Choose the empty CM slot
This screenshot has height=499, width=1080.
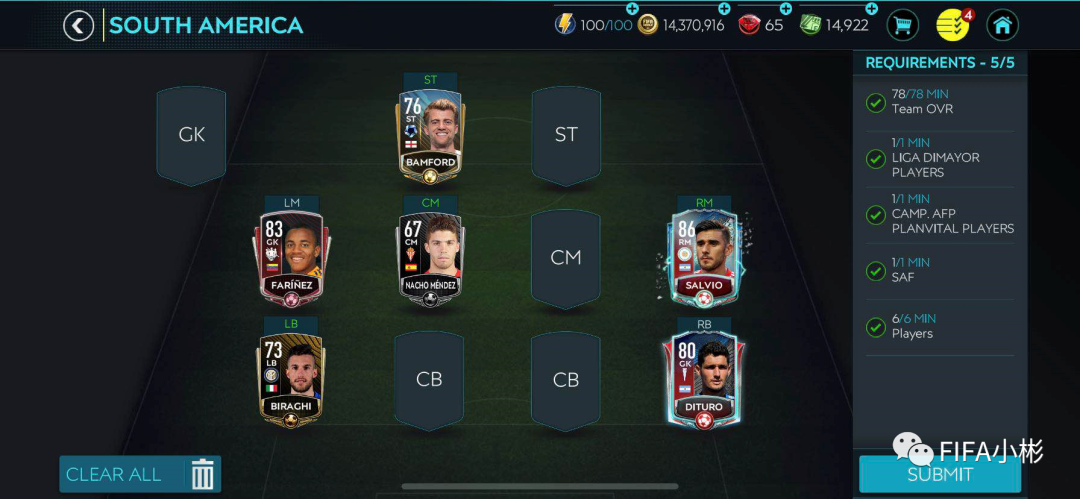(566, 258)
